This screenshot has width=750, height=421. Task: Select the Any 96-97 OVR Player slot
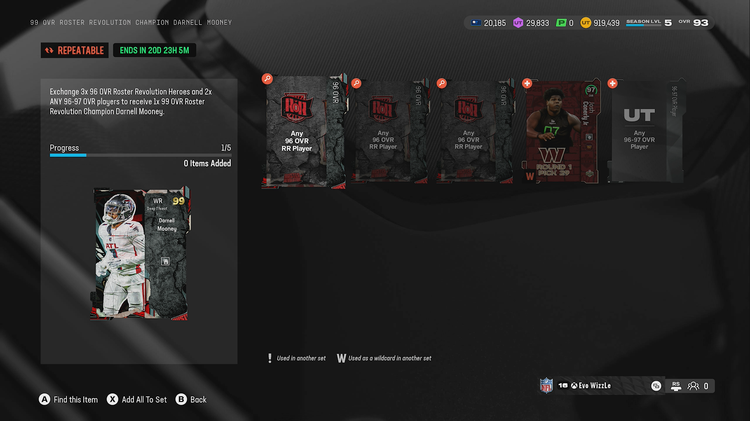pos(644,132)
